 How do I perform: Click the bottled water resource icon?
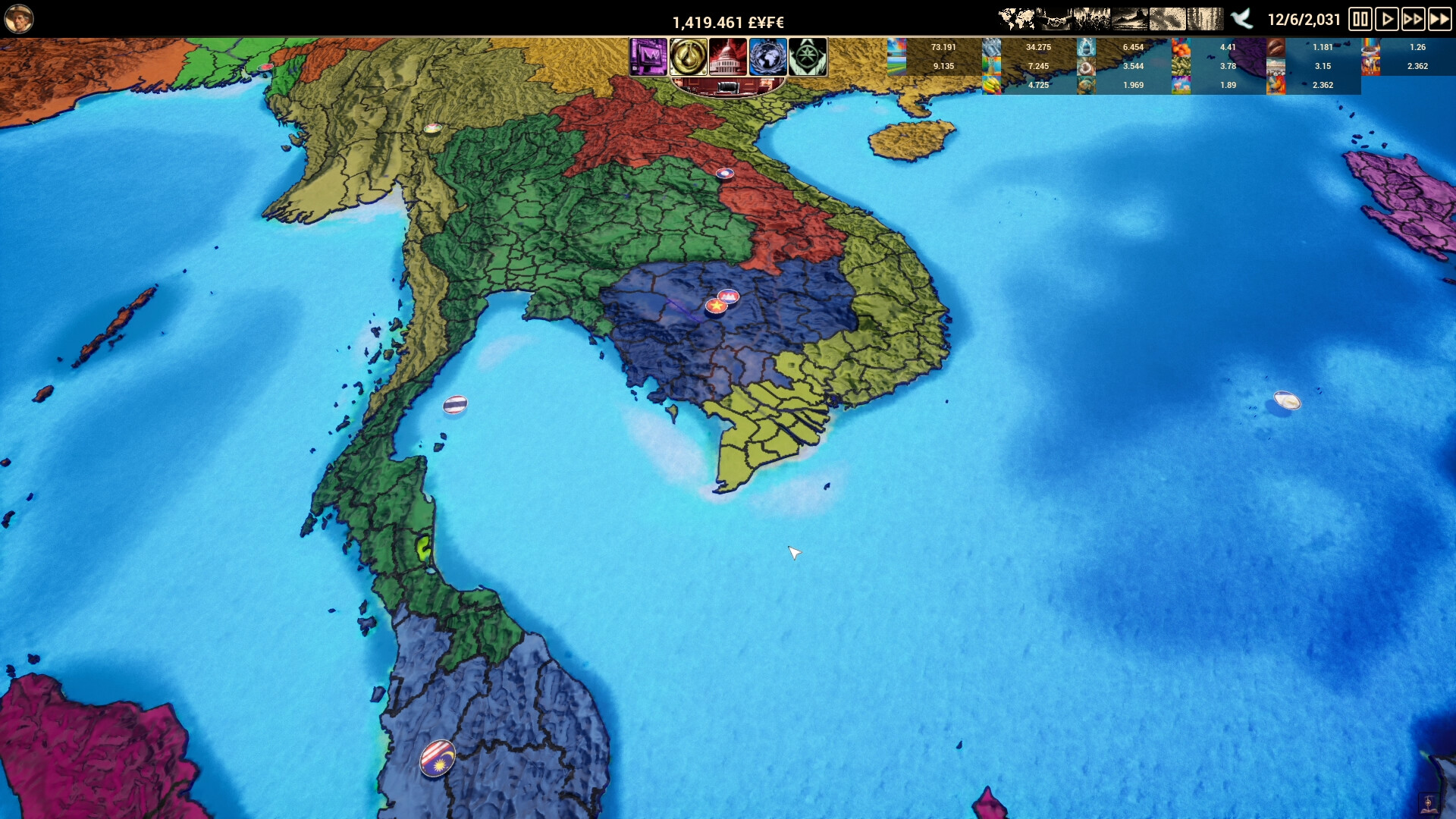pos(1085,47)
